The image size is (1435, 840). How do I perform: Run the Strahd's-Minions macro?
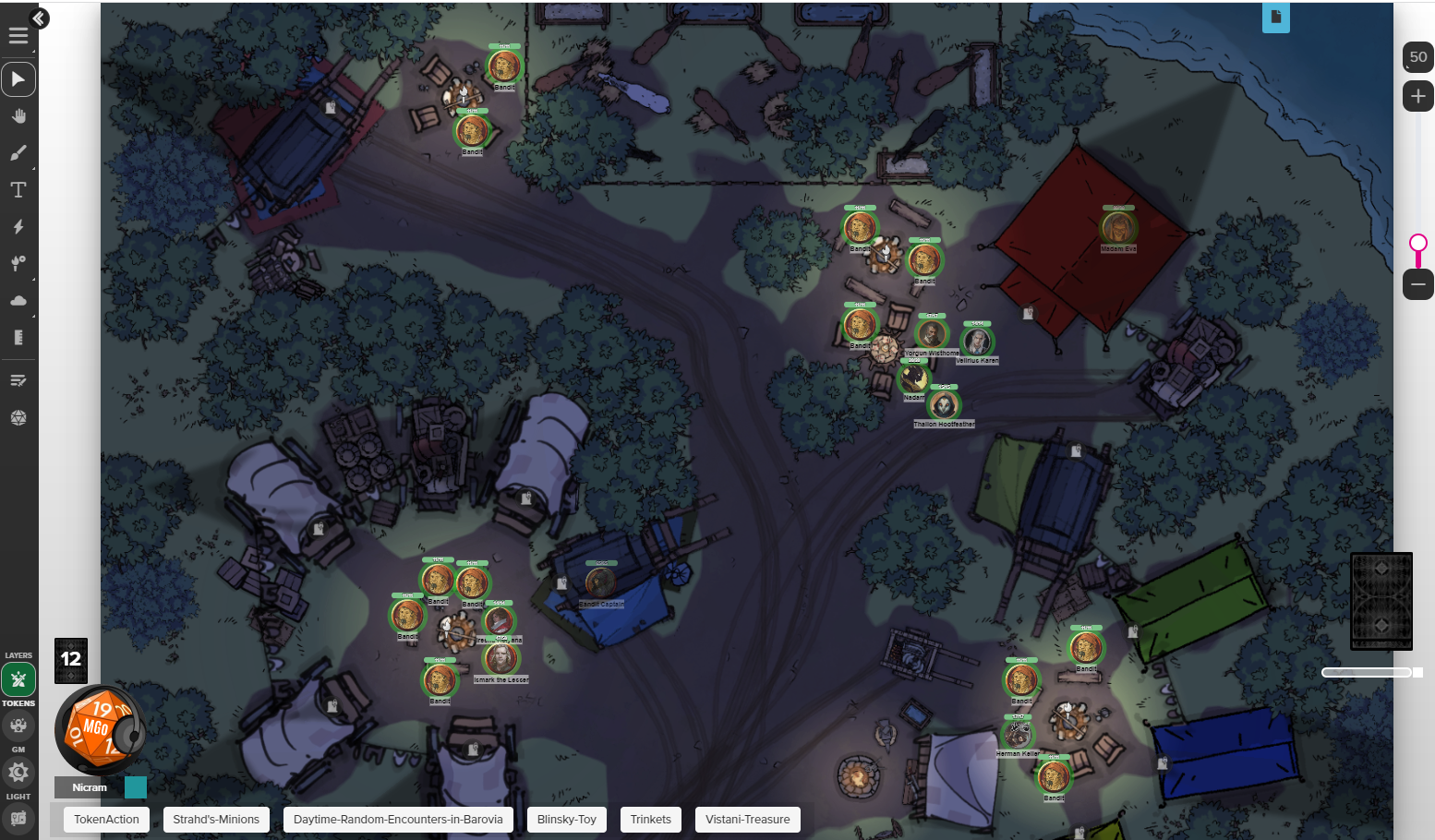216,820
